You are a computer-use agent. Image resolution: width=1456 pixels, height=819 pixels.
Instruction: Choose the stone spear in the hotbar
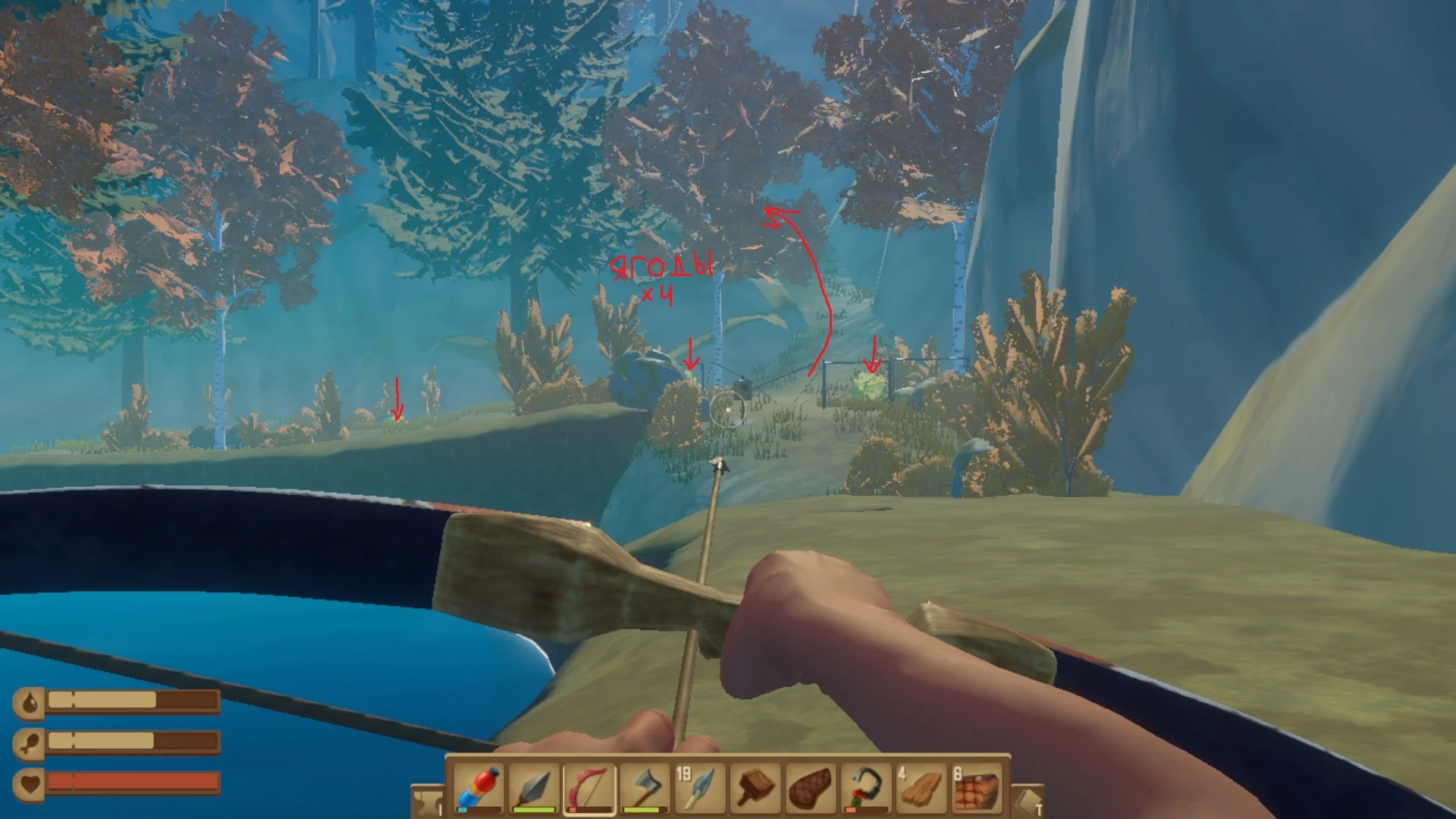[534, 788]
